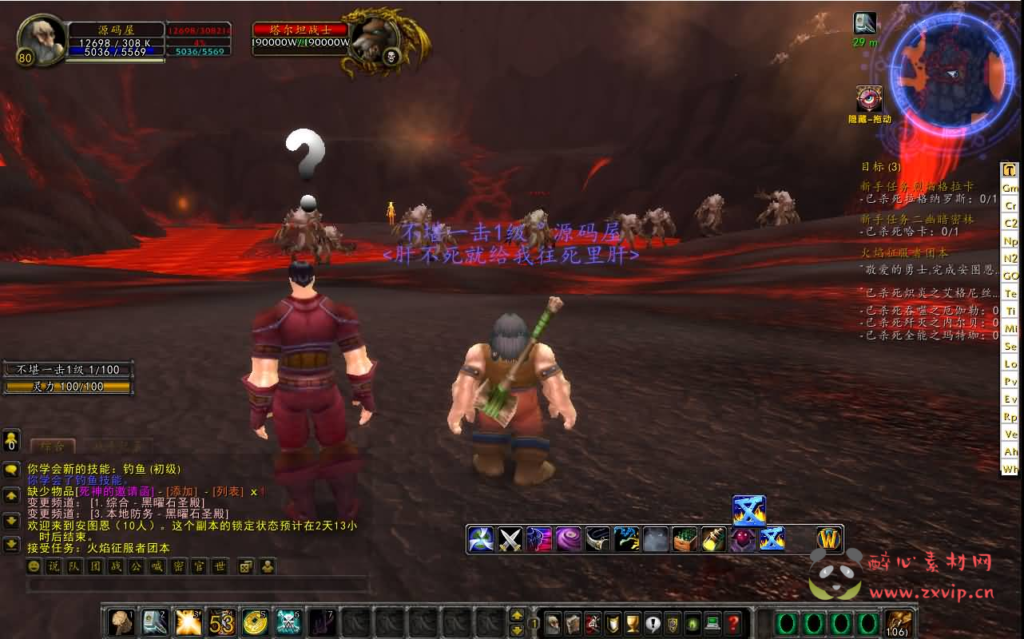Image resolution: width=1024 pixels, height=639 pixels.
Task: Activate the crossed swords attack ability
Action: coord(511,540)
